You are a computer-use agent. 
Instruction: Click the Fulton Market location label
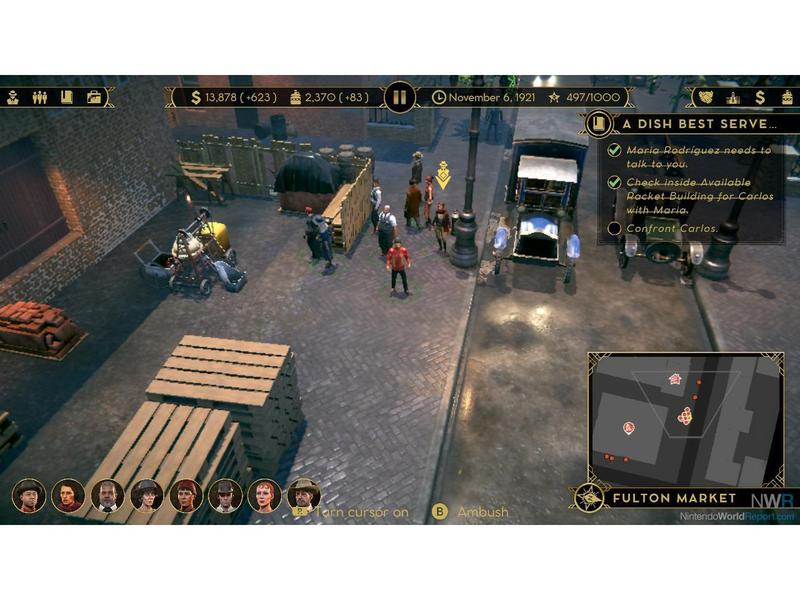tap(674, 498)
